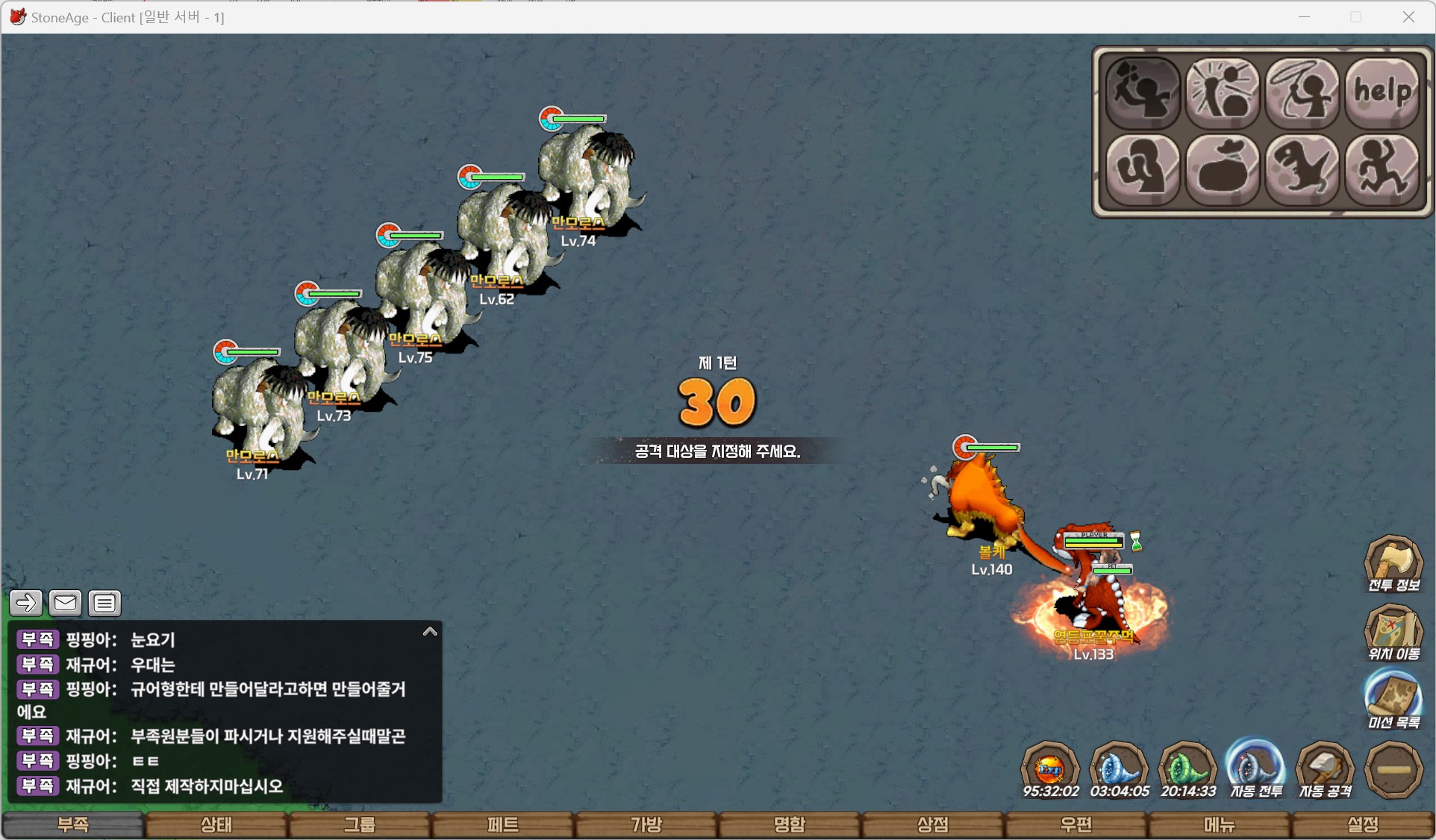This screenshot has height=840, width=1436.
Task: Select the attack command with raised axe
Action: pos(1142,93)
